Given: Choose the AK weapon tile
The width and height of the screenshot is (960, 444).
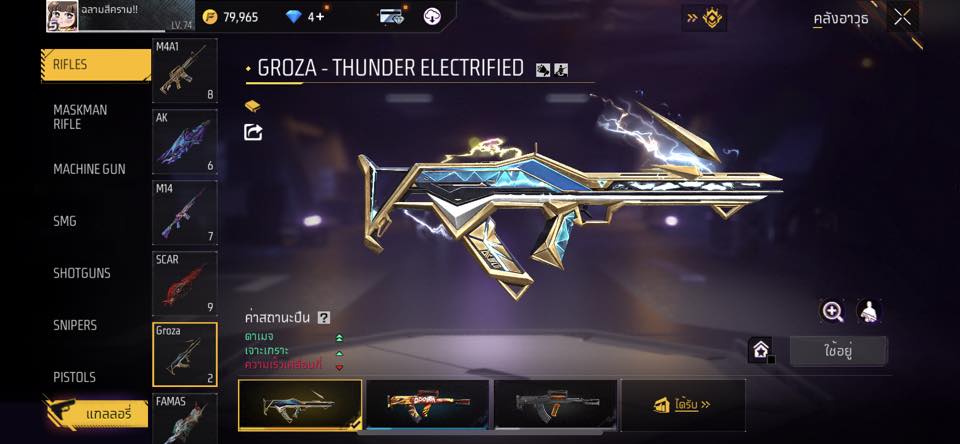Looking at the screenshot, I should point(184,141).
